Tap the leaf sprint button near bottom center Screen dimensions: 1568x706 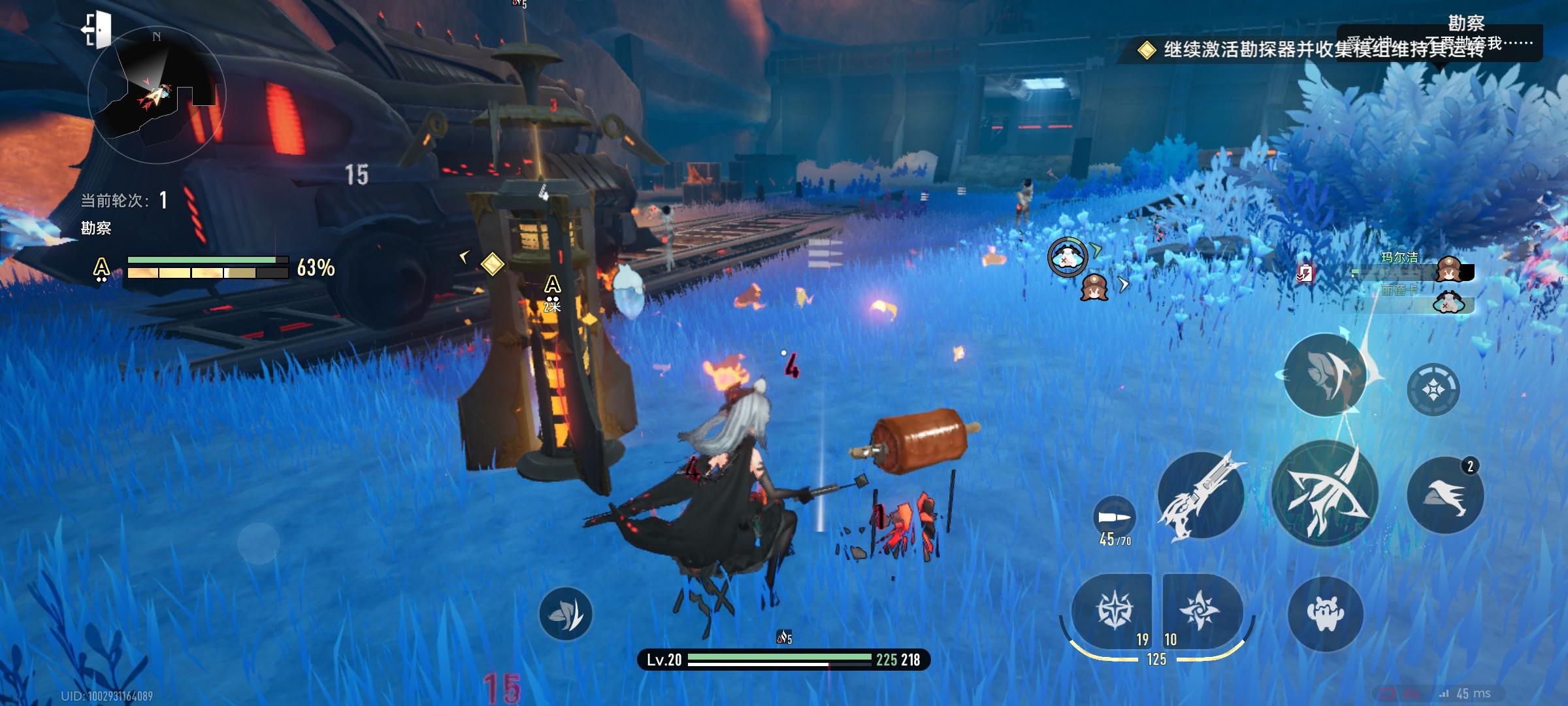click(x=566, y=613)
